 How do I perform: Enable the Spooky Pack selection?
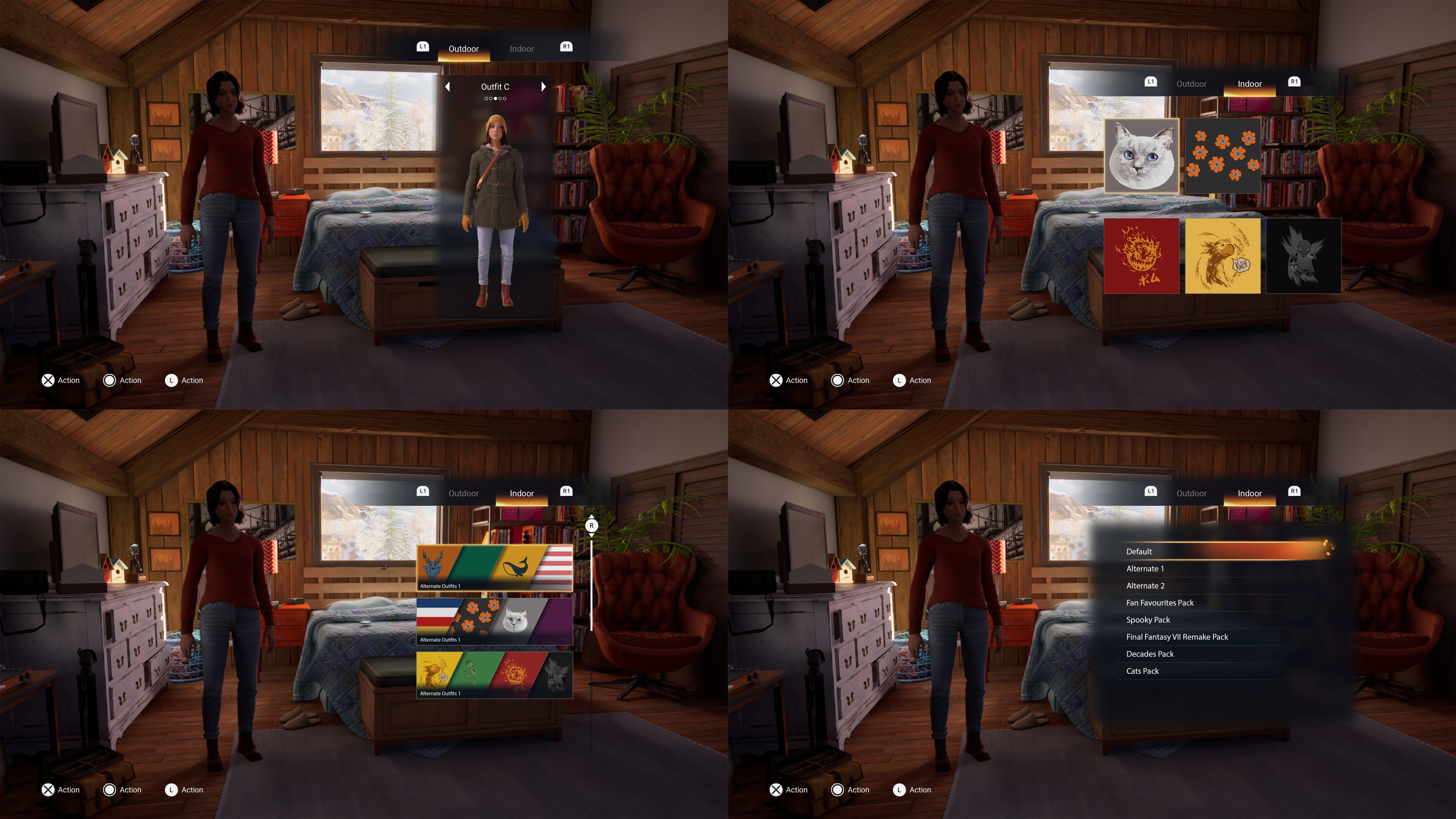pos(1148,620)
